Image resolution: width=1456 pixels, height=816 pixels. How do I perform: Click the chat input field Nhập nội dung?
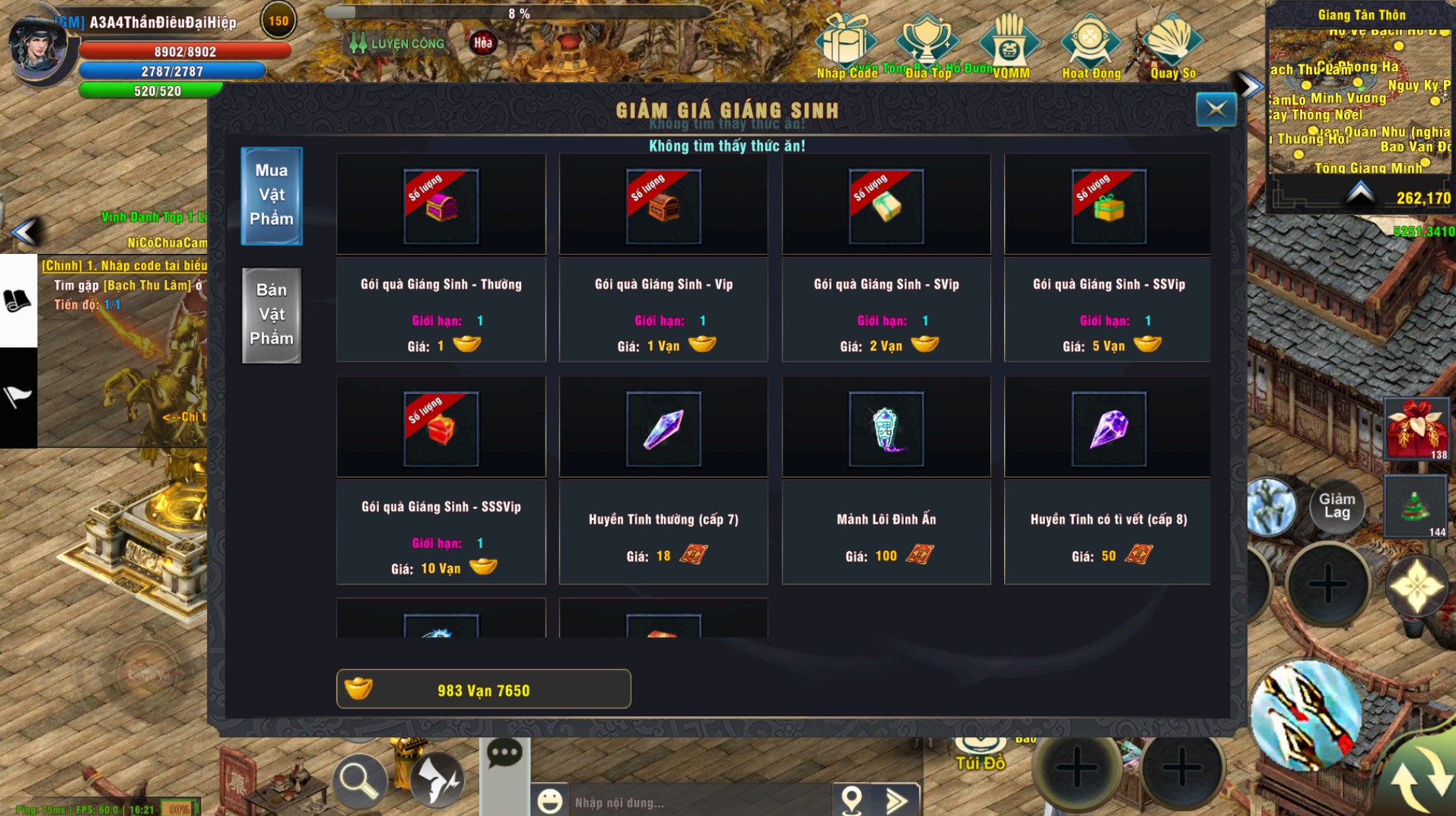(x=686, y=801)
